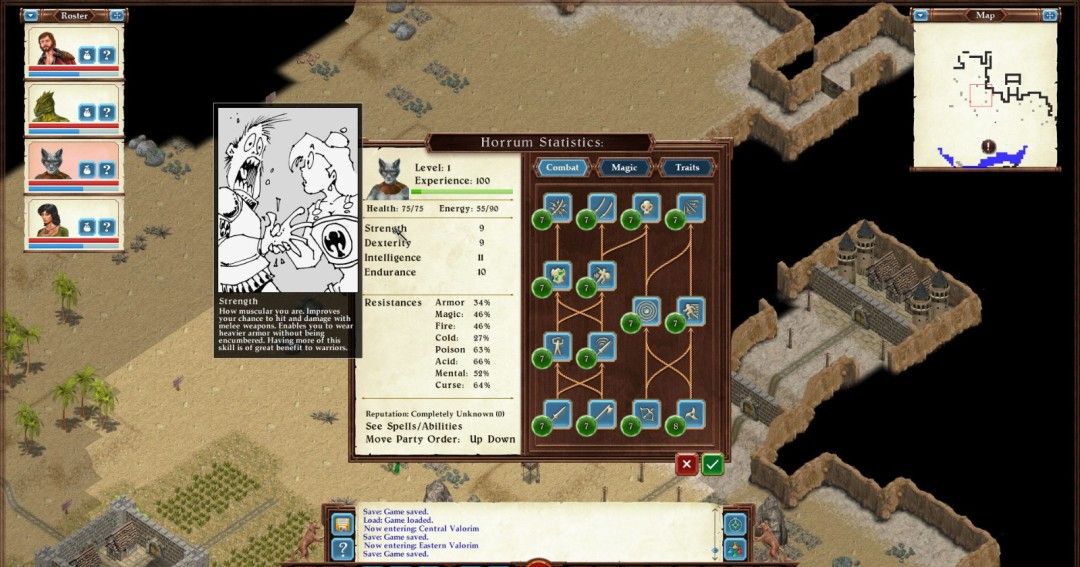Screen dimensions: 1080x567
Task: Open the help question mark by the log
Action: tap(342, 548)
